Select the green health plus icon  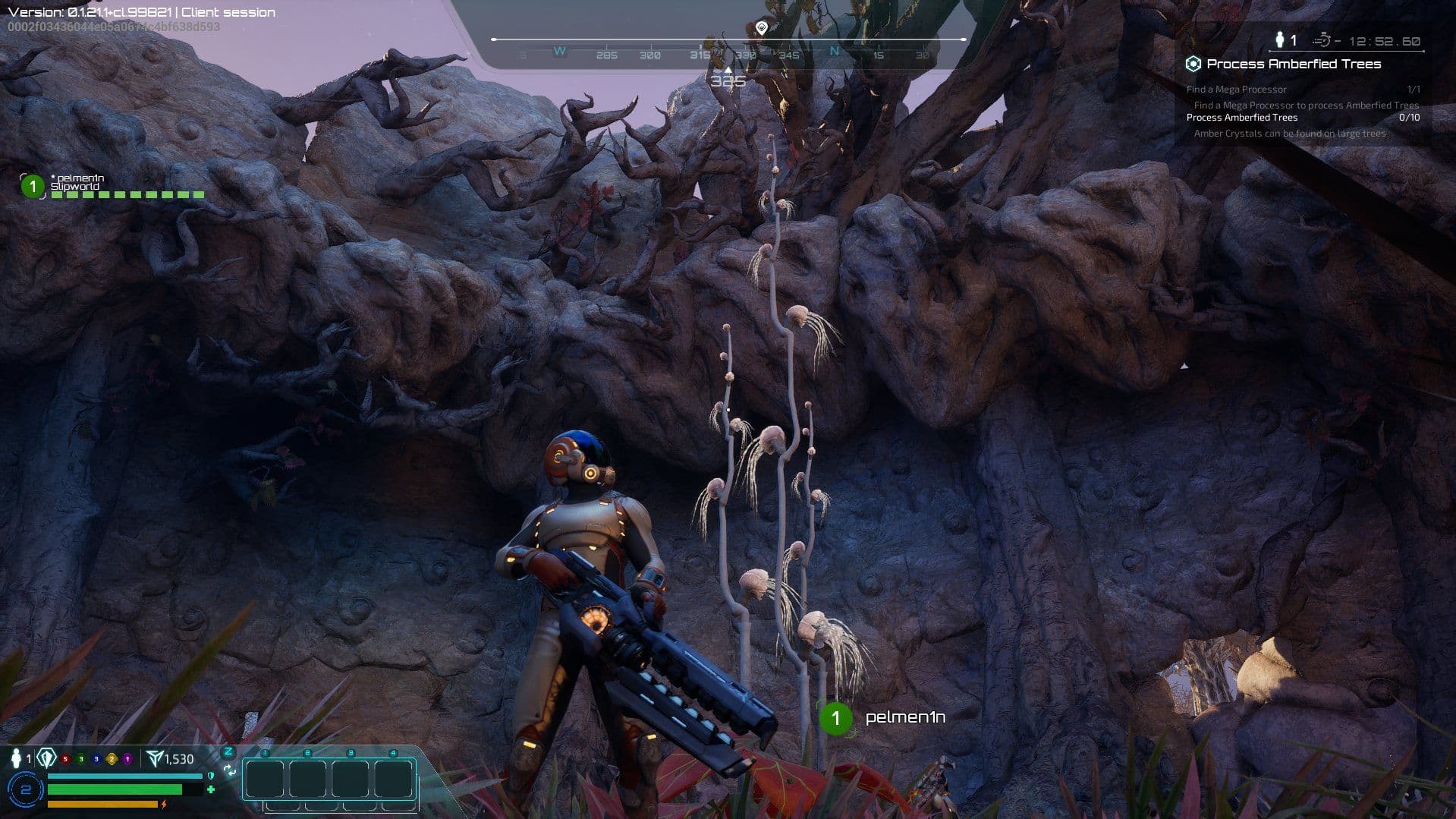click(x=211, y=788)
